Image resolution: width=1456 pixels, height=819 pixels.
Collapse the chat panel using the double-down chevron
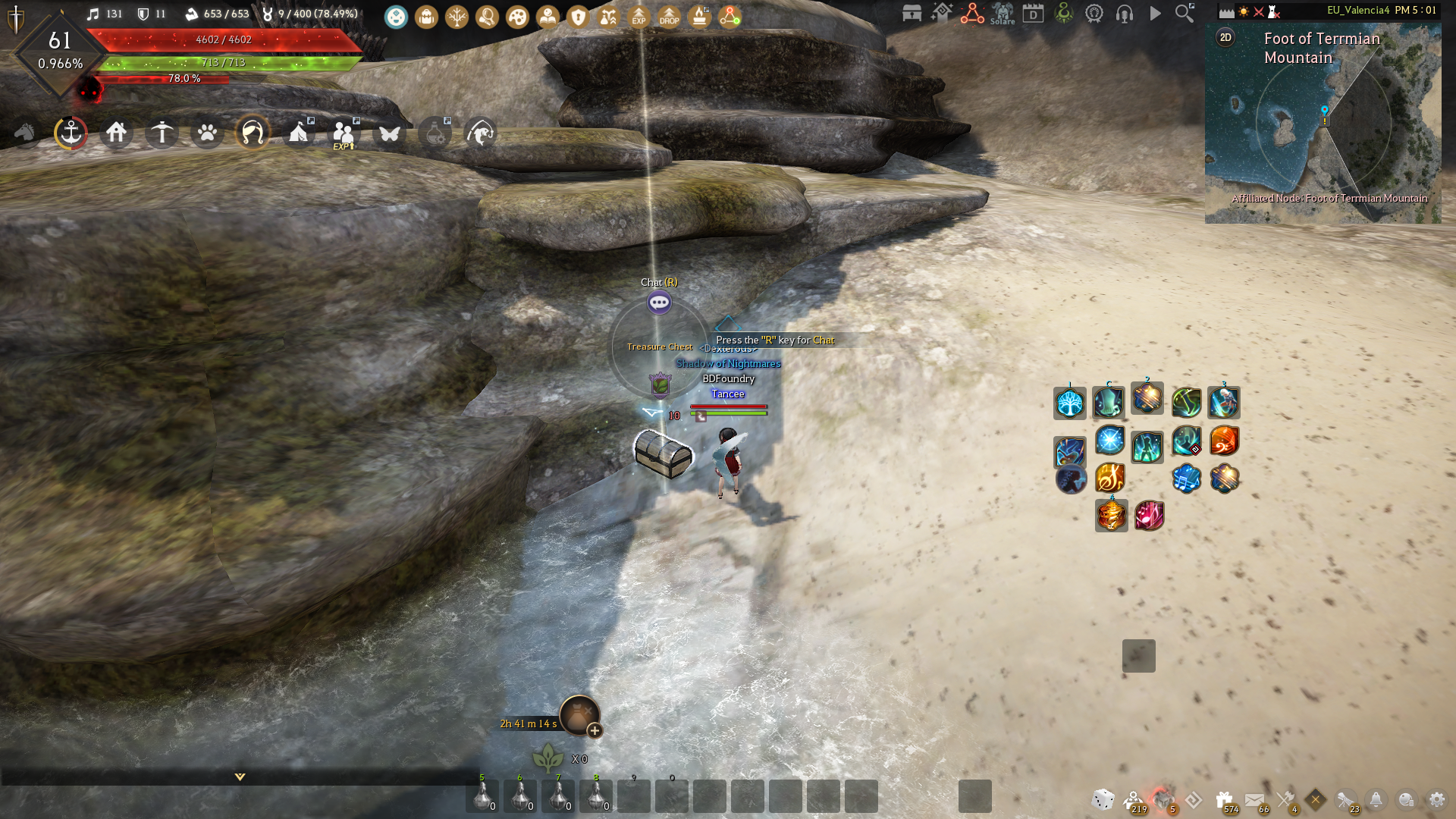coord(239,777)
